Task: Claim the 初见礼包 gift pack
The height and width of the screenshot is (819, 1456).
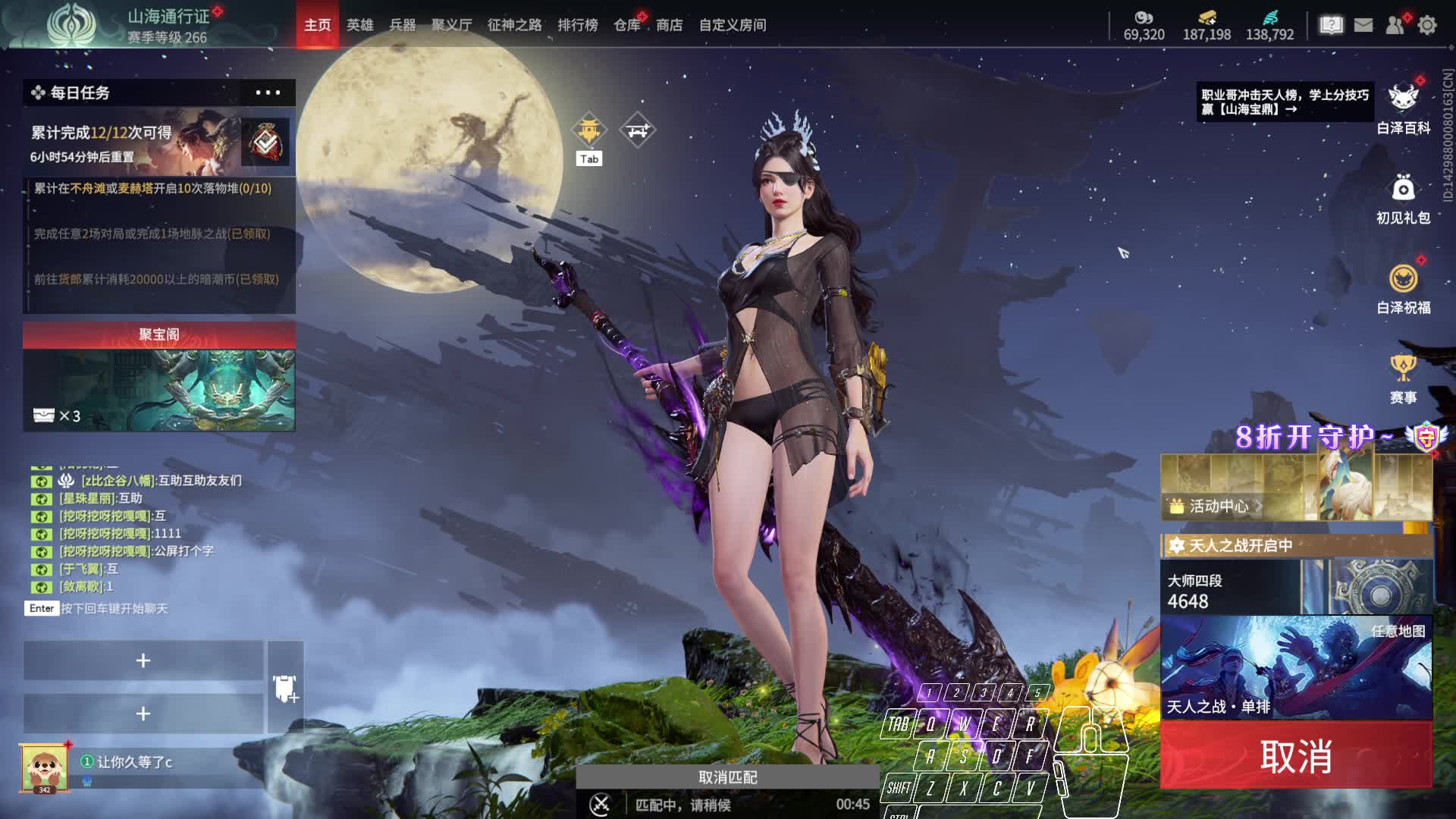Action: [x=1403, y=199]
